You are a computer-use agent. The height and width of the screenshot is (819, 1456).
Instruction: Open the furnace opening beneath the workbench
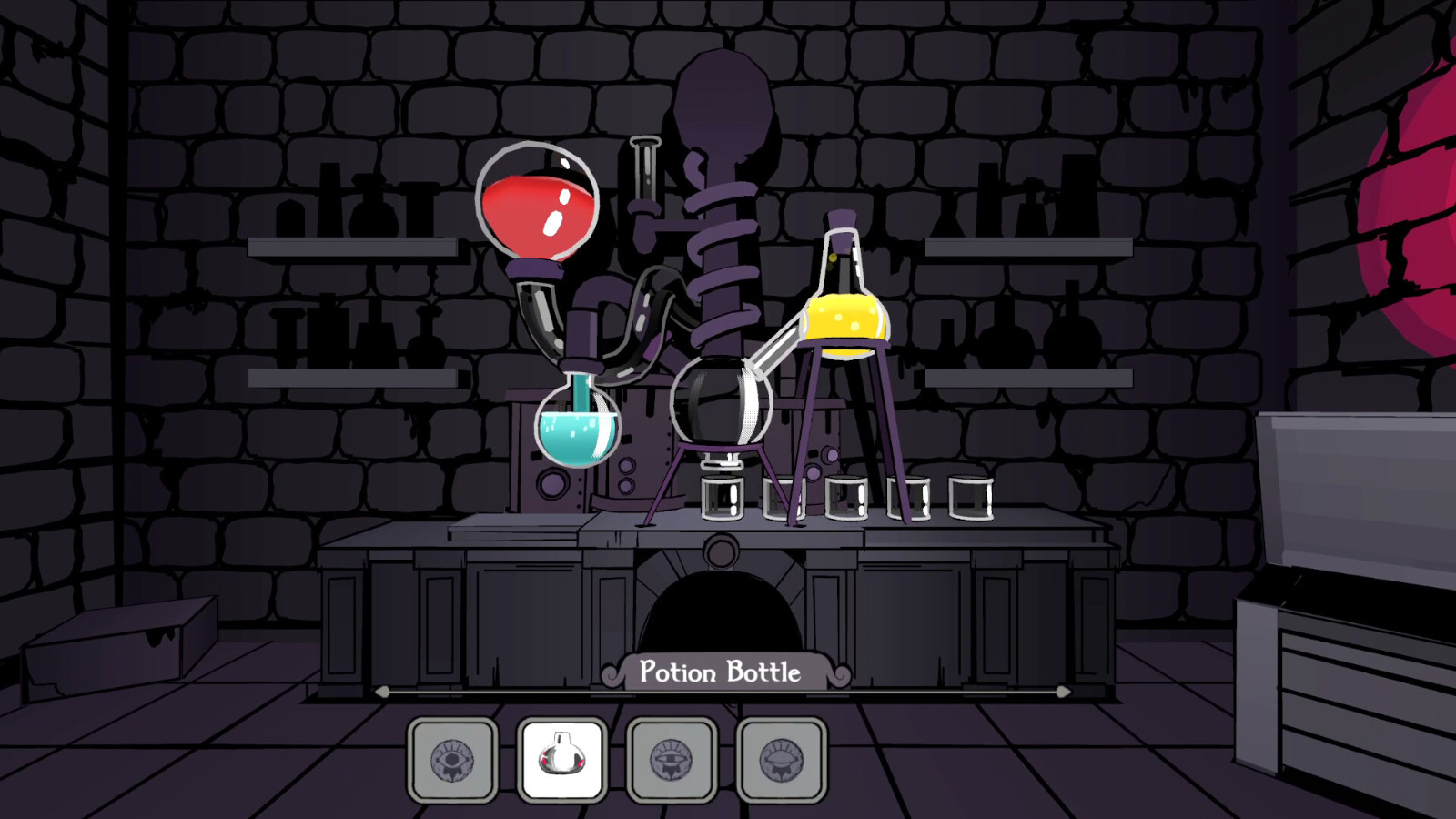tap(719, 610)
